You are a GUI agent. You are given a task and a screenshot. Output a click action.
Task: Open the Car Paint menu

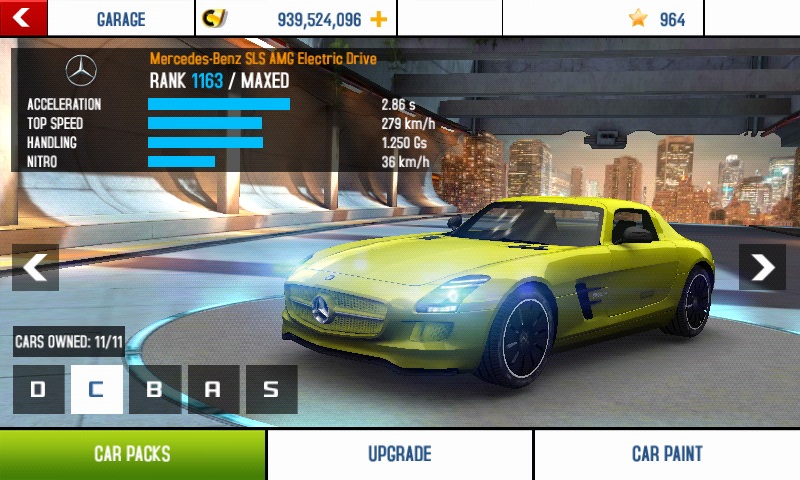(x=667, y=454)
